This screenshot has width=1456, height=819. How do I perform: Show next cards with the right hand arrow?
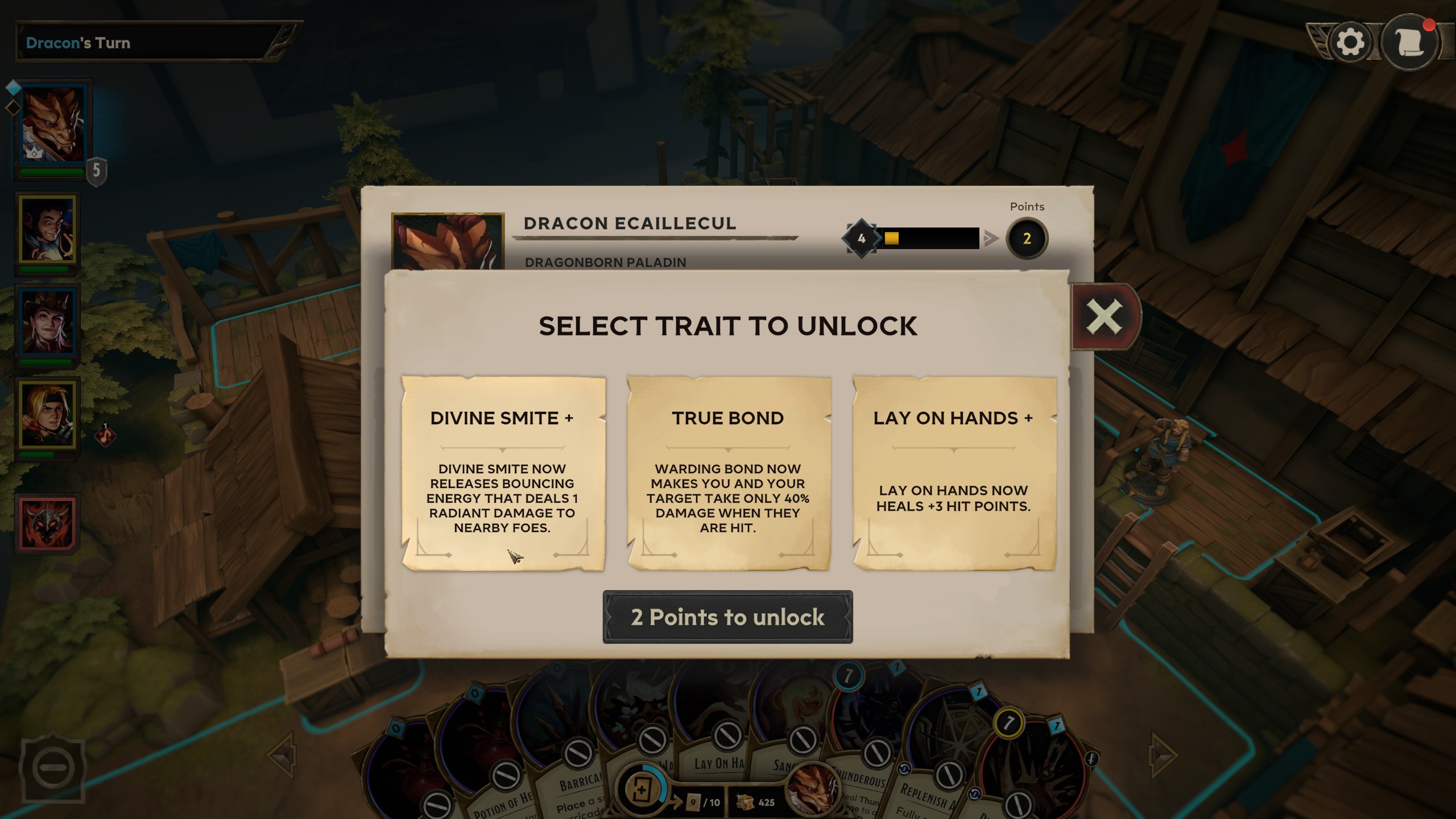point(1163,755)
